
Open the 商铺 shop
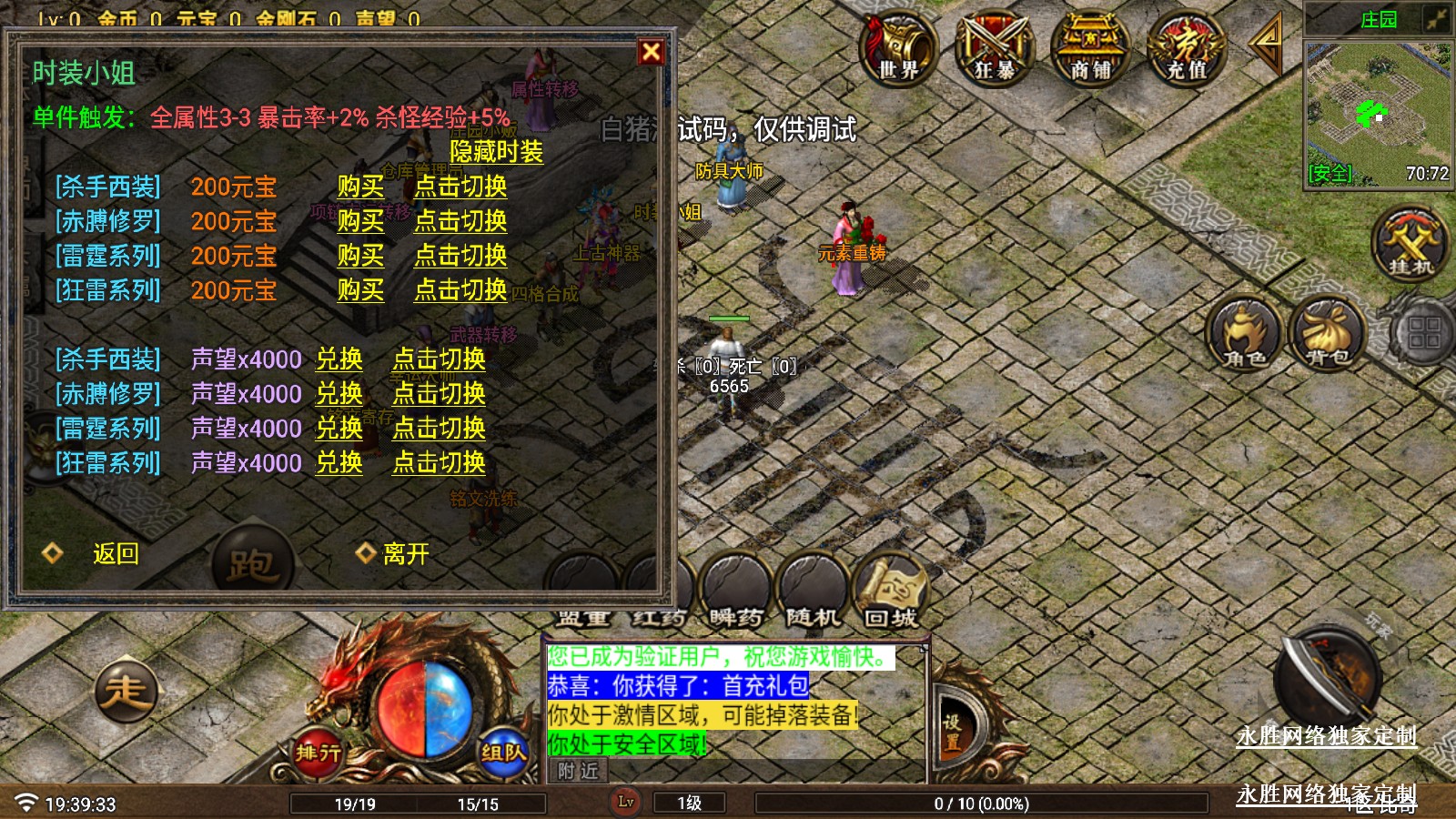(1090, 48)
